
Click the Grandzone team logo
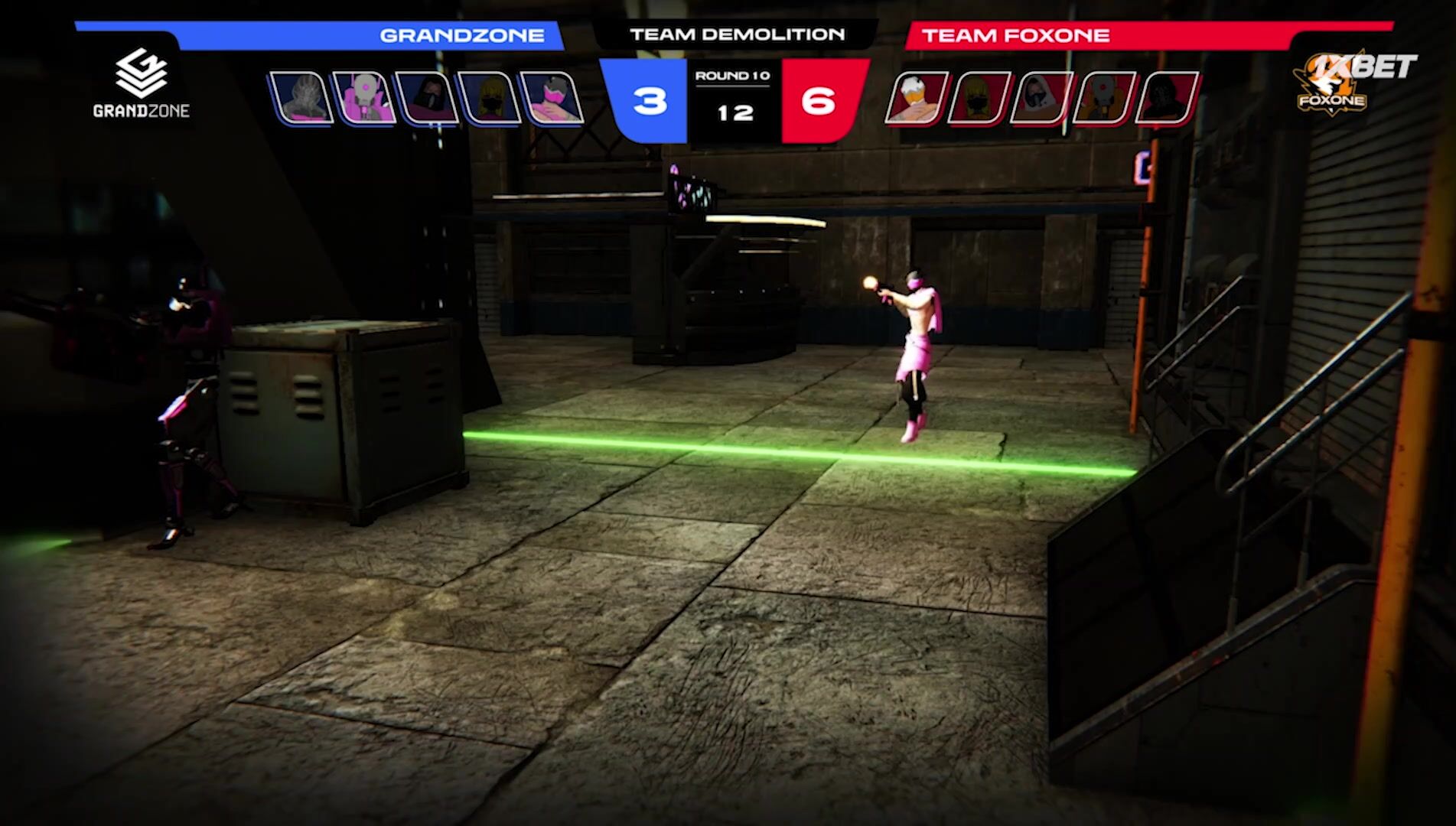pos(142,83)
